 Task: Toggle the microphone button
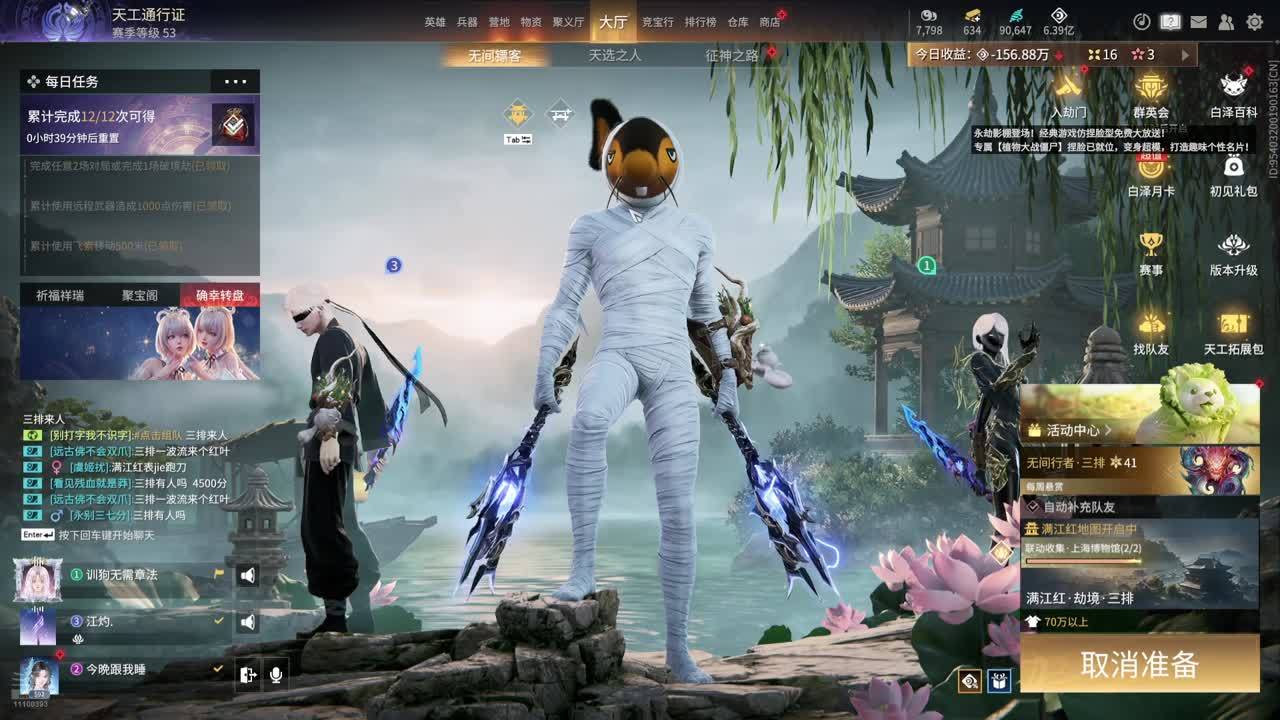(275, 675)
